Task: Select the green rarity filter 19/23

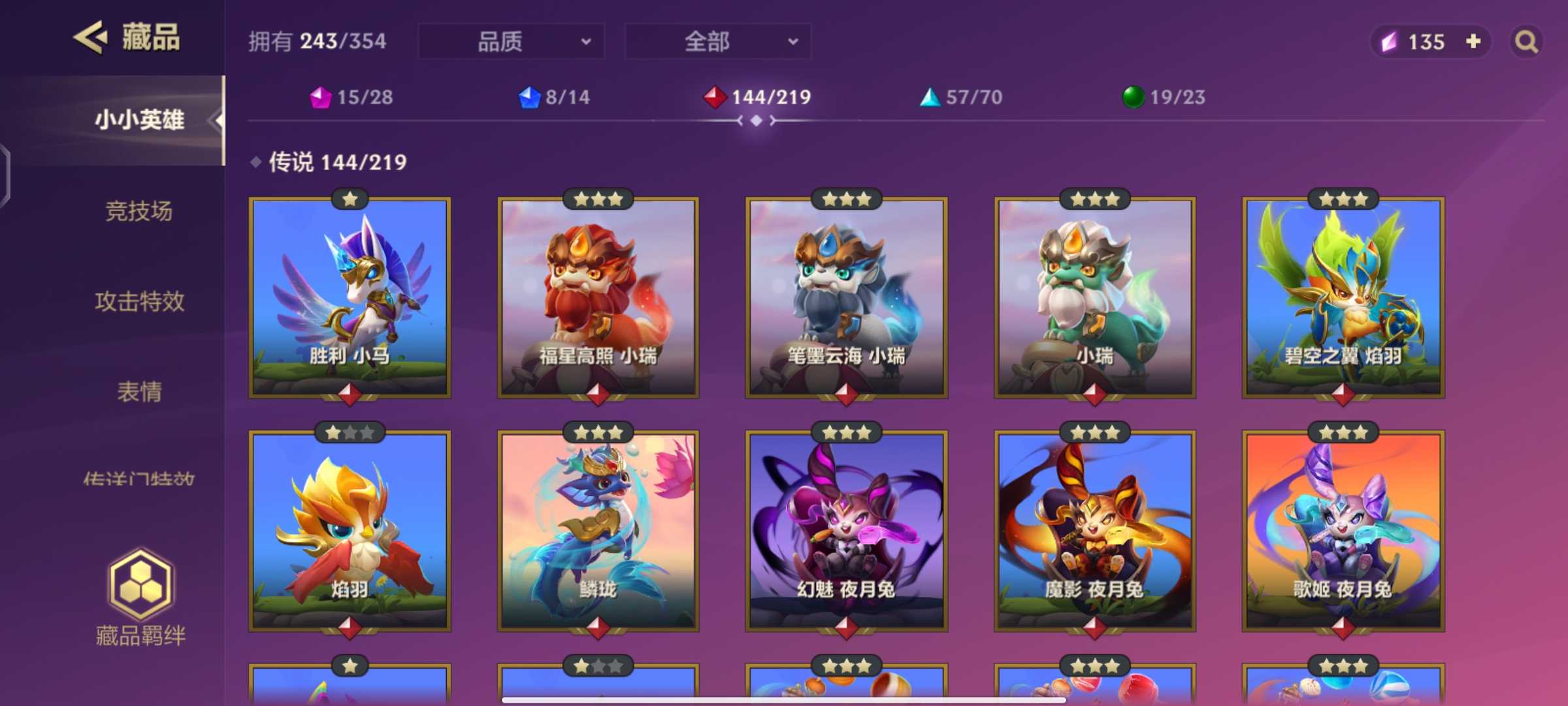Action: click(x=1162, y=97)
